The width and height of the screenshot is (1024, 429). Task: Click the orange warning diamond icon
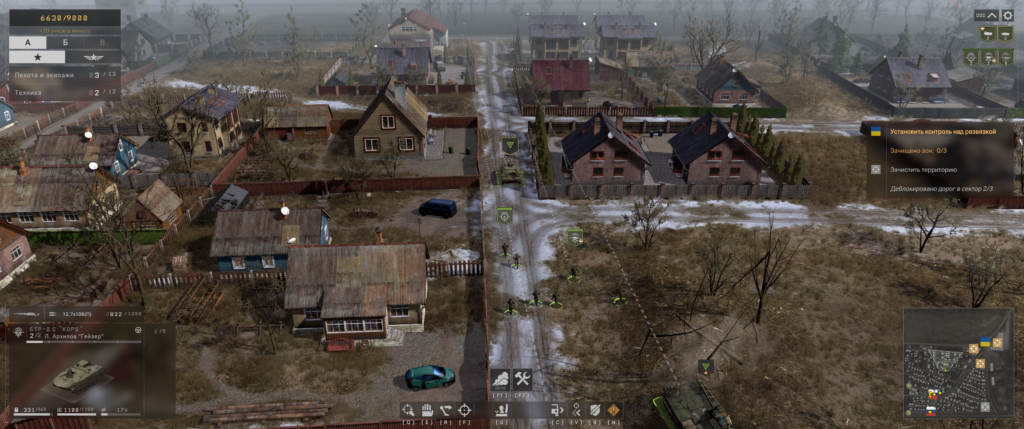(x=613, y=409)
